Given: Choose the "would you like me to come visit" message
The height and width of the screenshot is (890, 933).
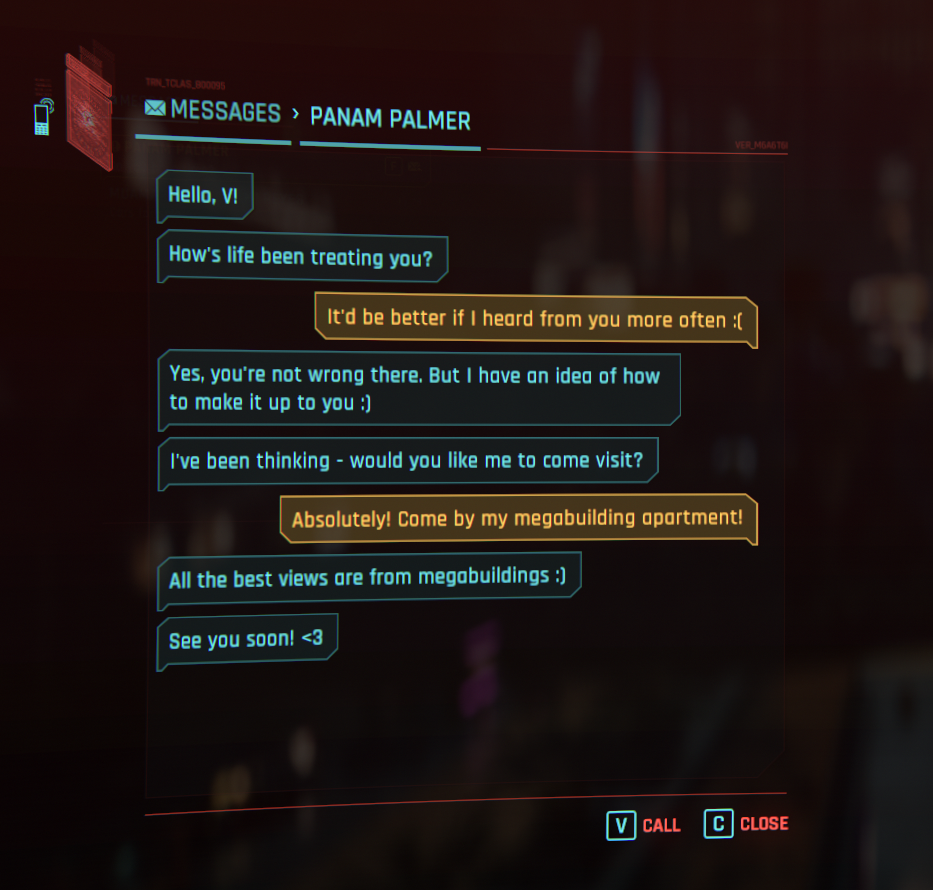Looking at the screenshot, I should tap(407, 462).
